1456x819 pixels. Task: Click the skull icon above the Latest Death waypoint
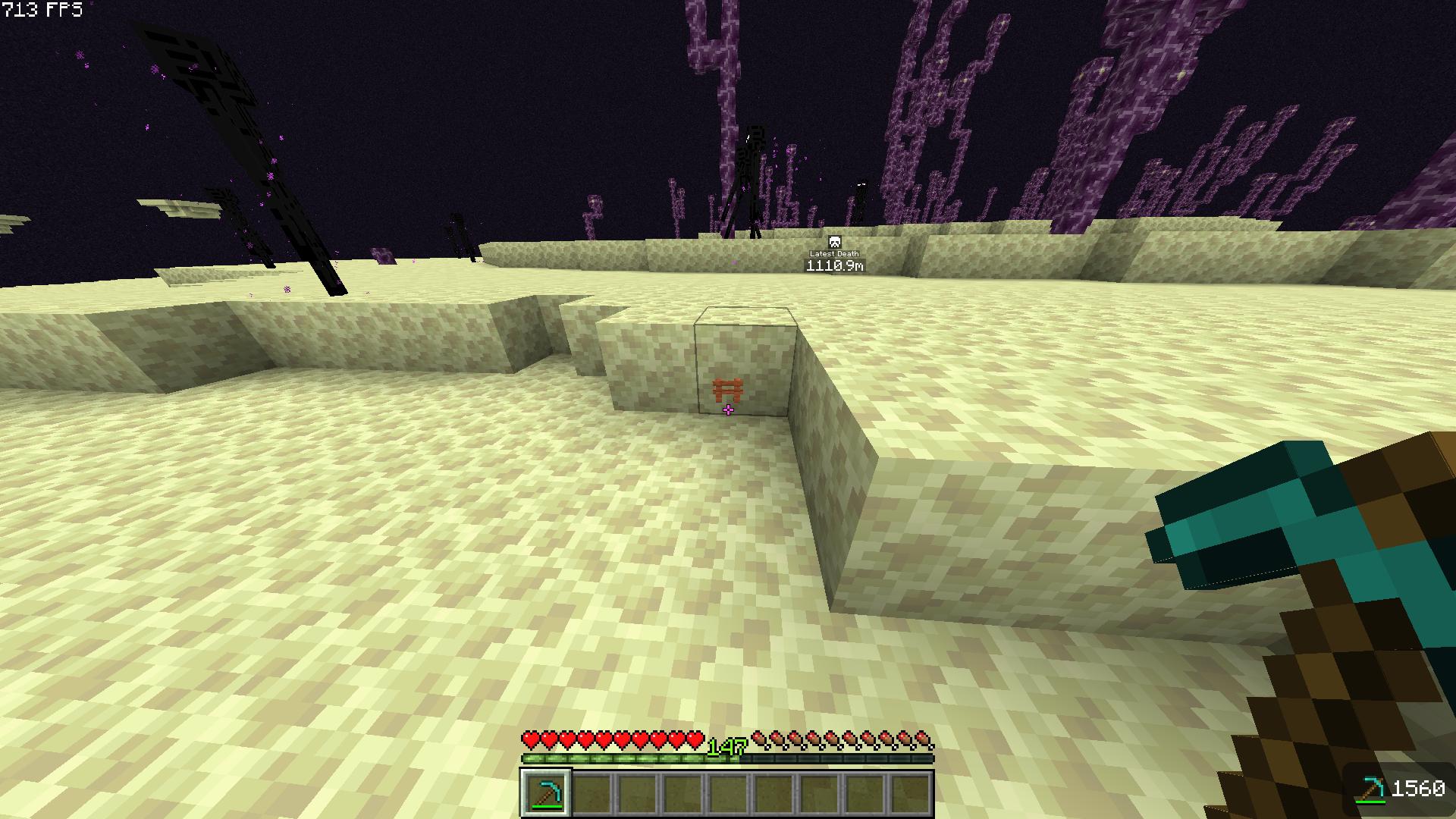[x=834, y=241]
